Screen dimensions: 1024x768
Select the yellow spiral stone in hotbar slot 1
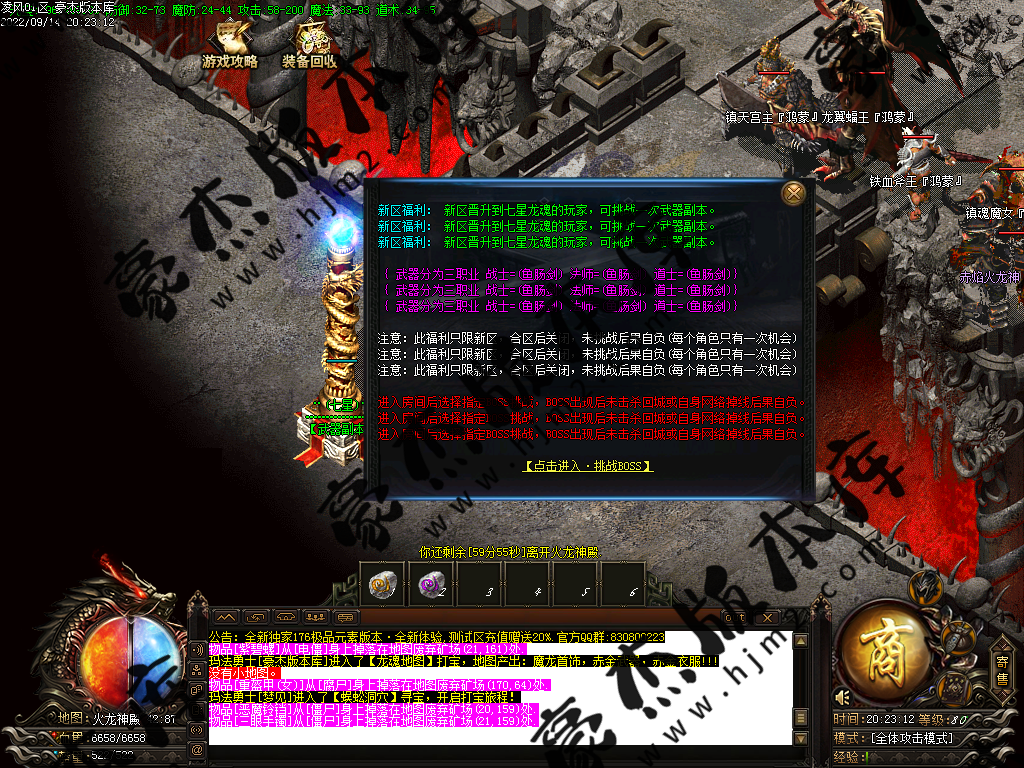[383, 586]
